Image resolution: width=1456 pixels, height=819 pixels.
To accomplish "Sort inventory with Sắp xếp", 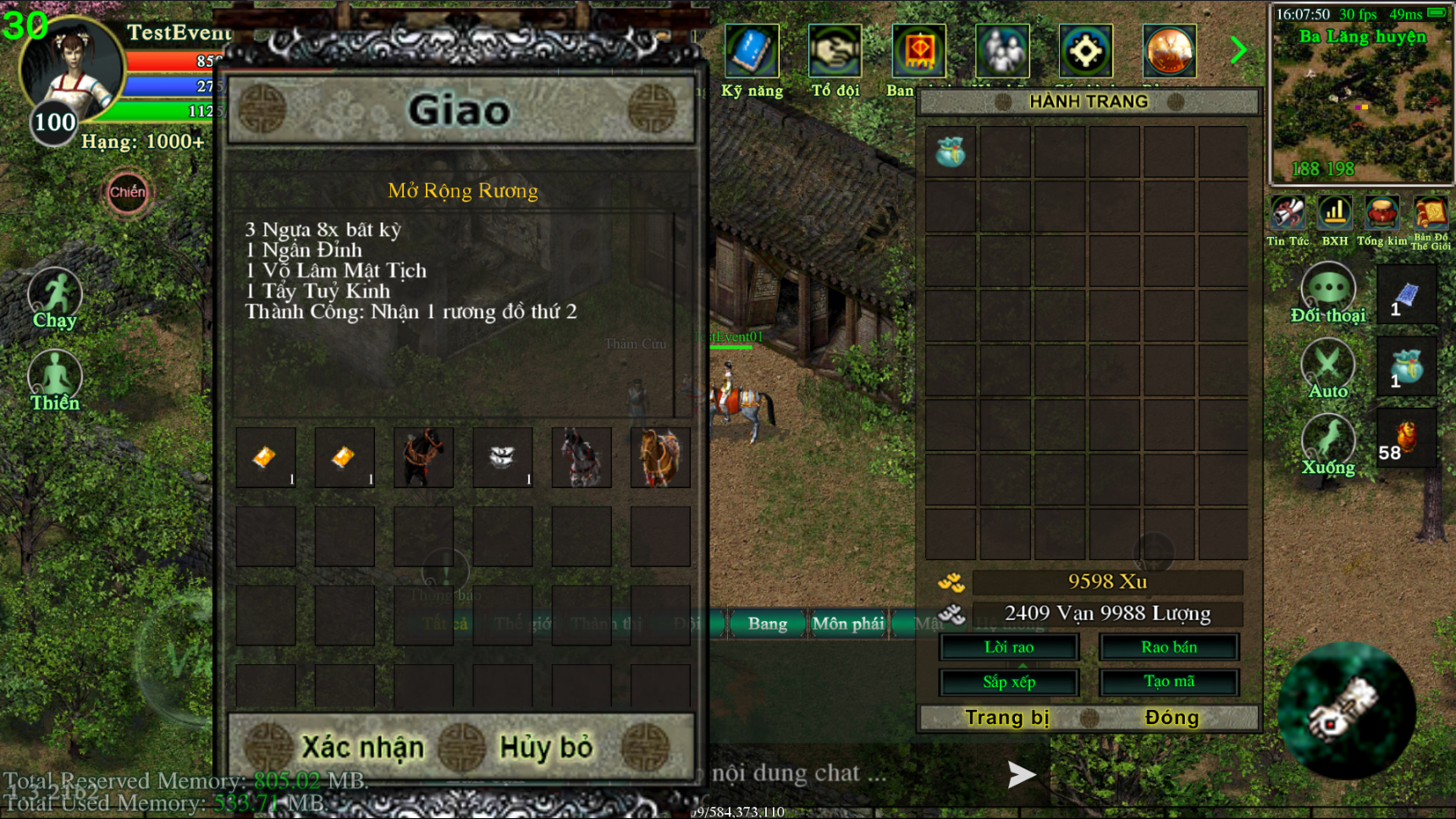I will (1009, 682).
